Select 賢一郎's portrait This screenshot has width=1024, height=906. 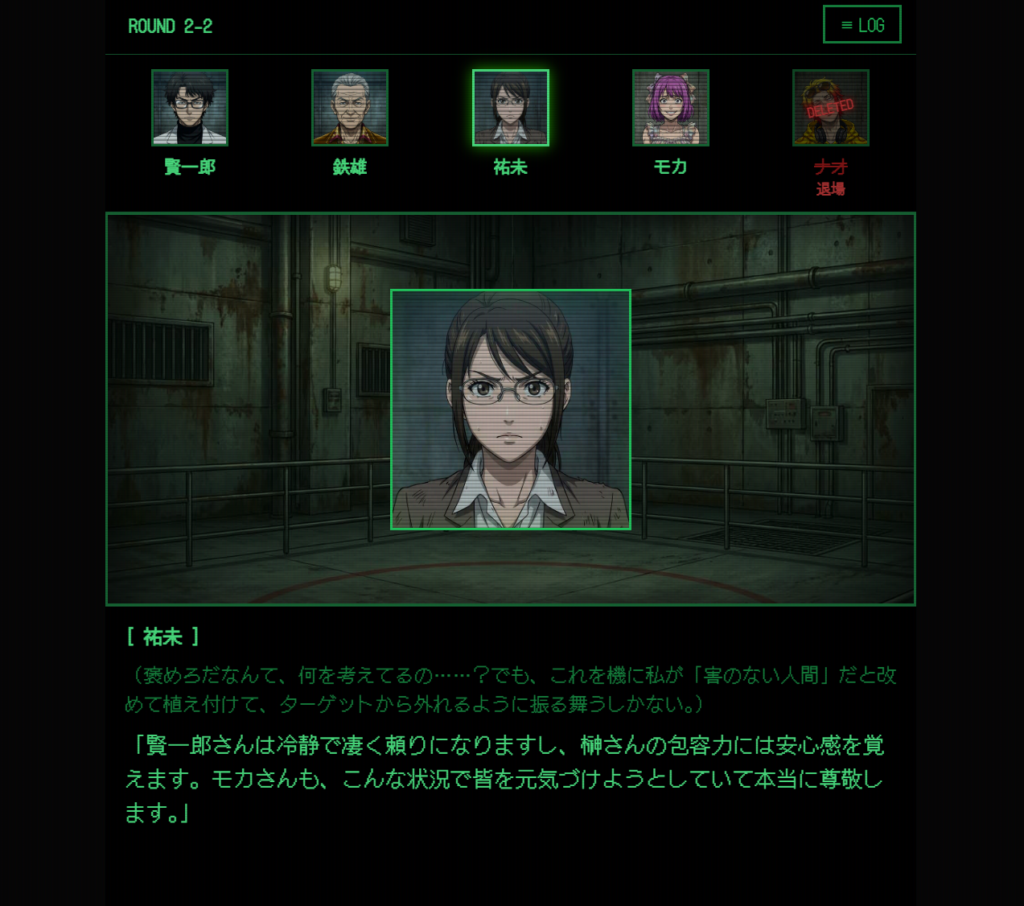(190, 108)
